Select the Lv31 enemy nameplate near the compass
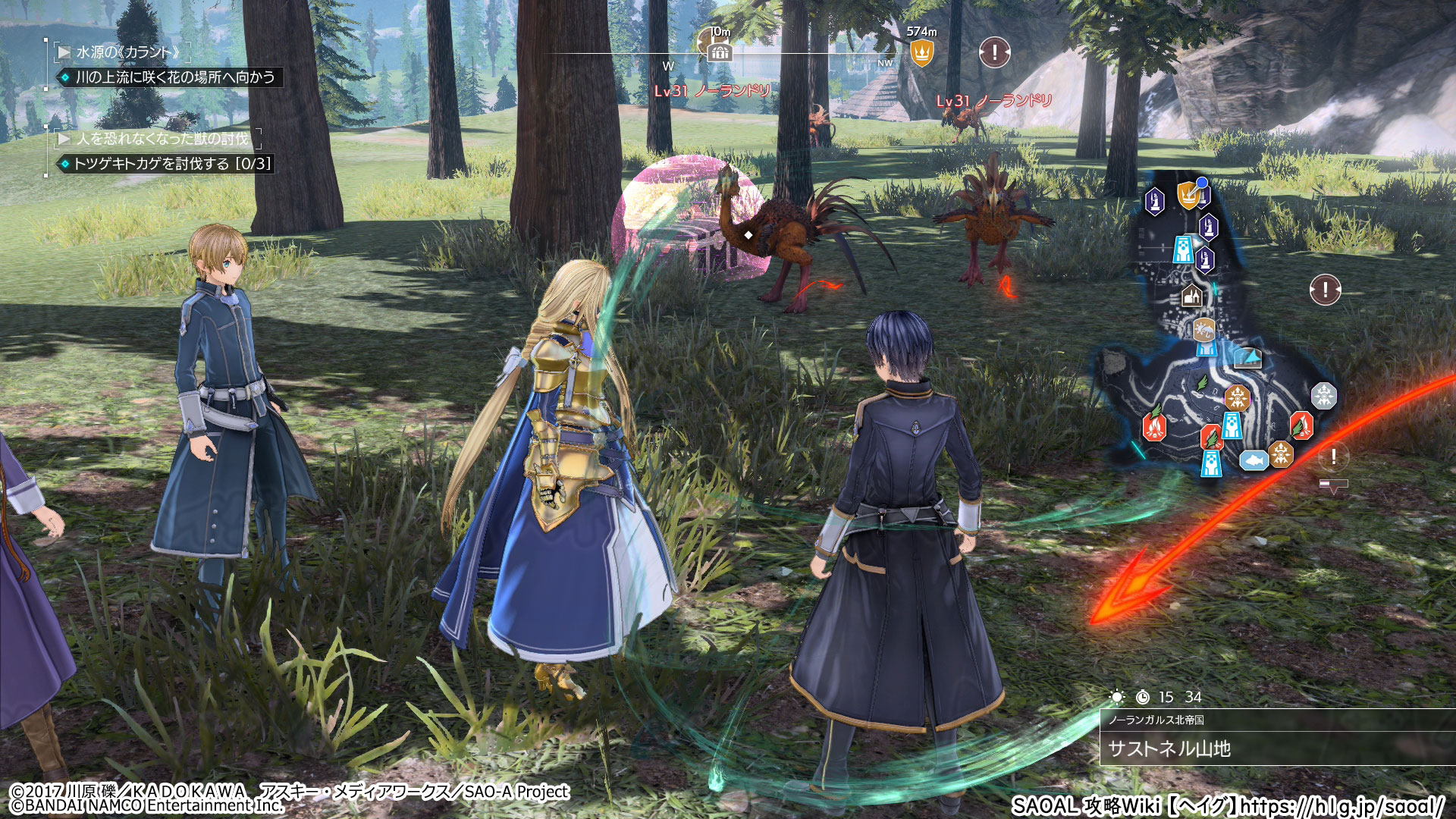 point(712,91)
